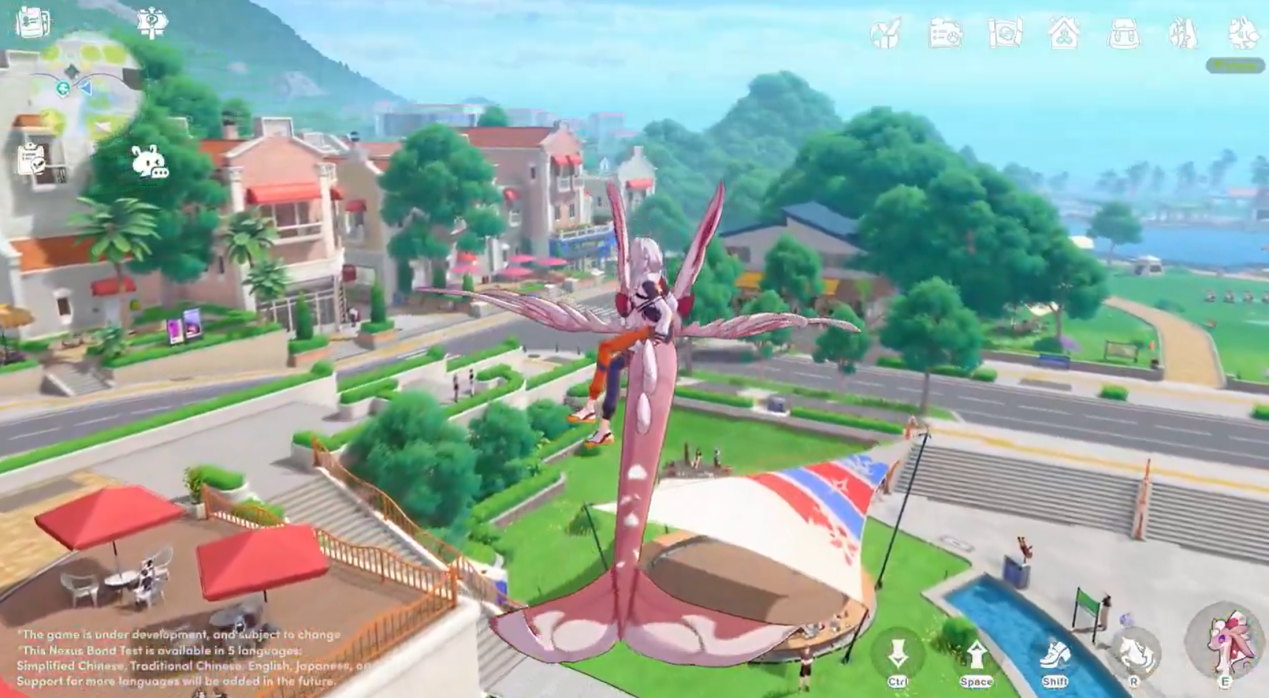This screenshot has width=1269, height=698.
Task: Open the folded world map icon
Action: [1005, 34]
